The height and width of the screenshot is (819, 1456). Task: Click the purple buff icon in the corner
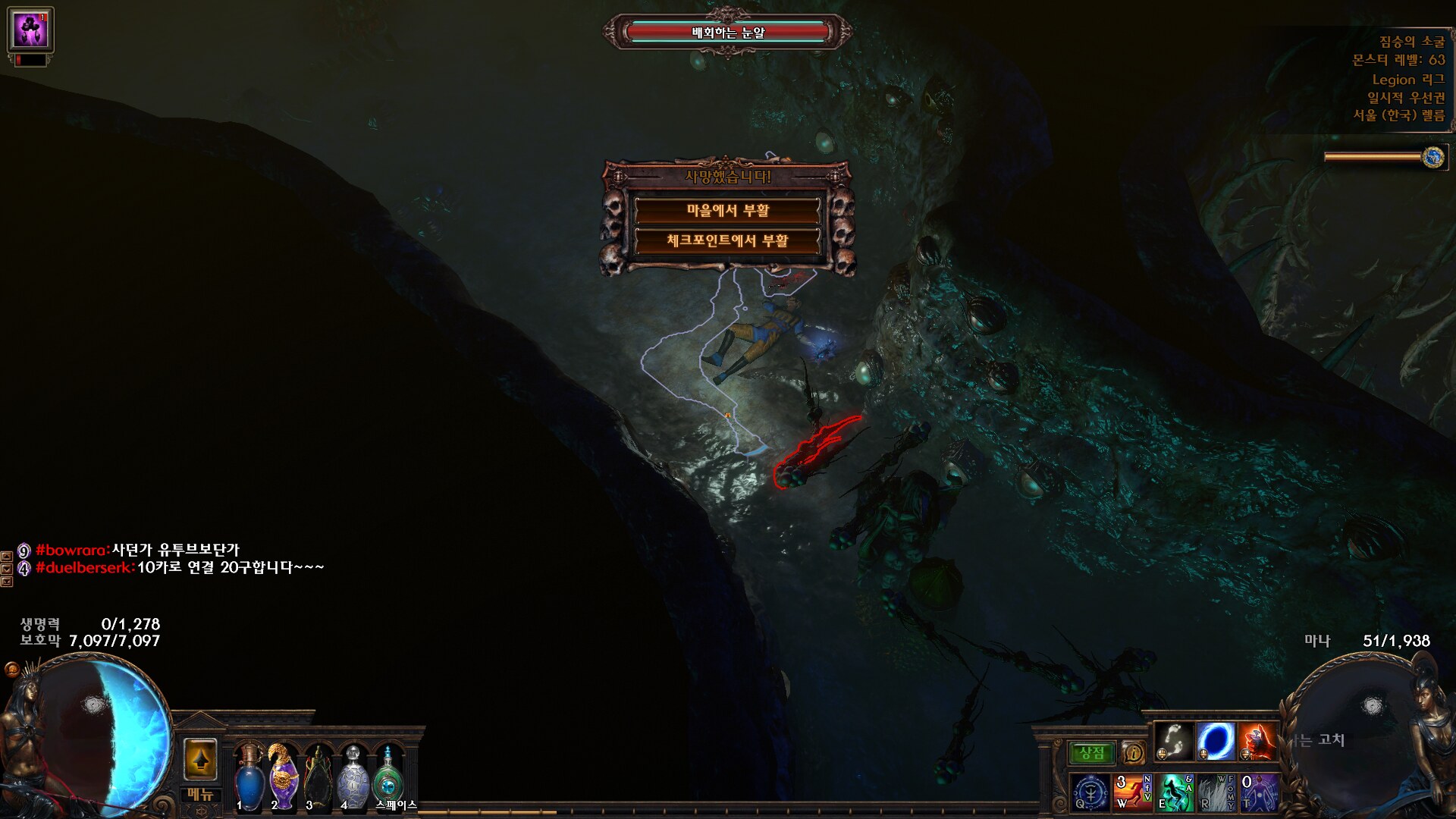30,30
